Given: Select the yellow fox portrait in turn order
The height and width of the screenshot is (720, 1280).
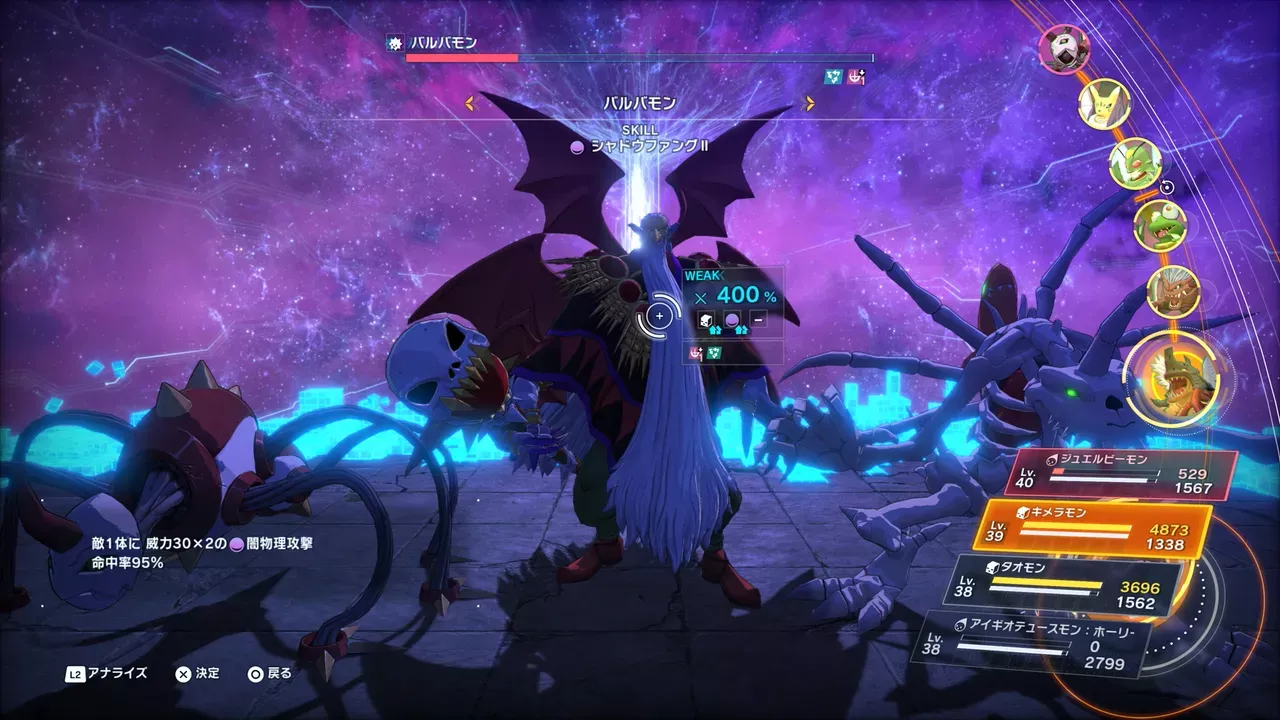Looking at the screenshot, I should (x=1104, y=104).
